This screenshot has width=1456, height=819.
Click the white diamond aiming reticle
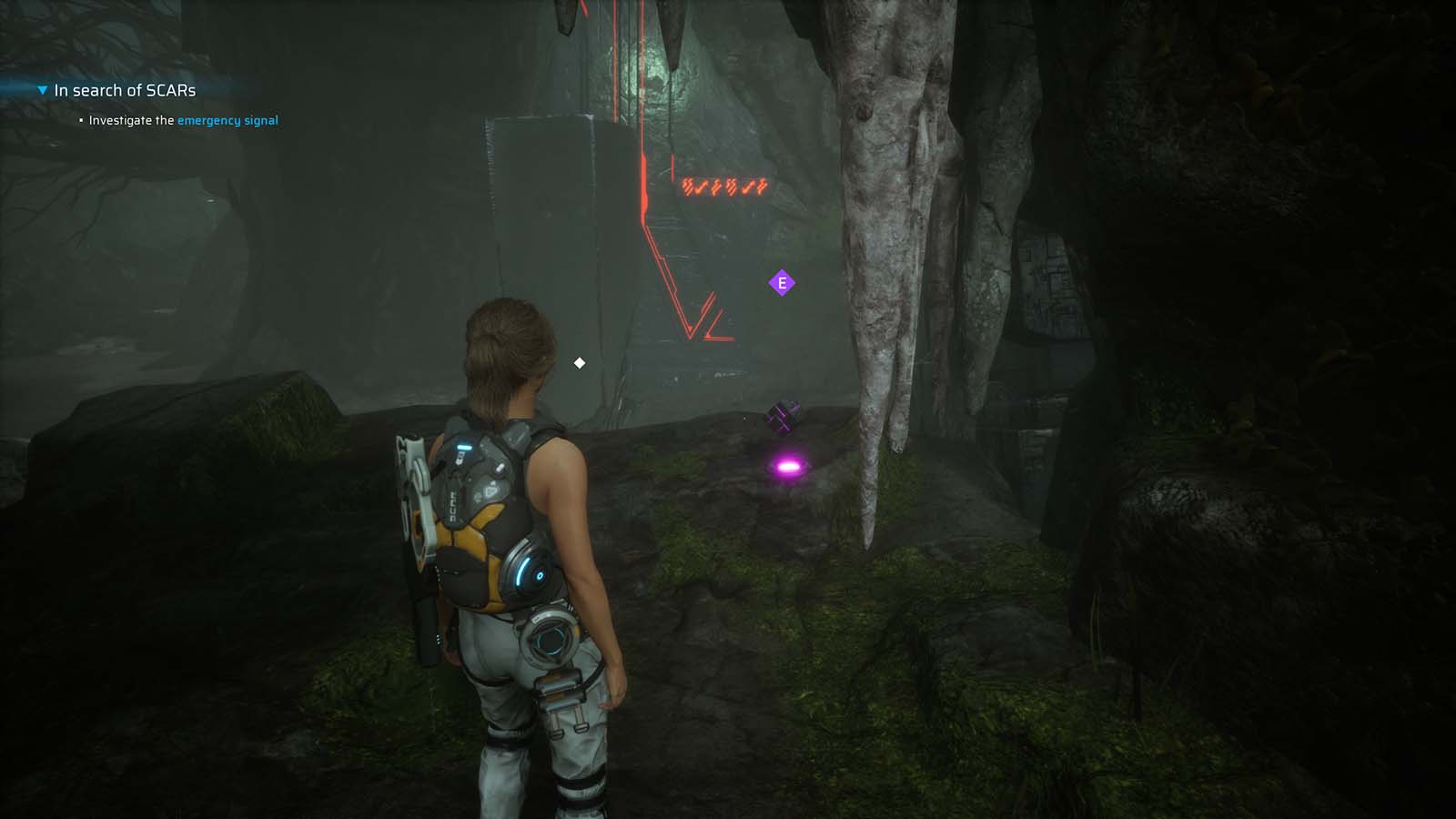(x=580, y=362)
